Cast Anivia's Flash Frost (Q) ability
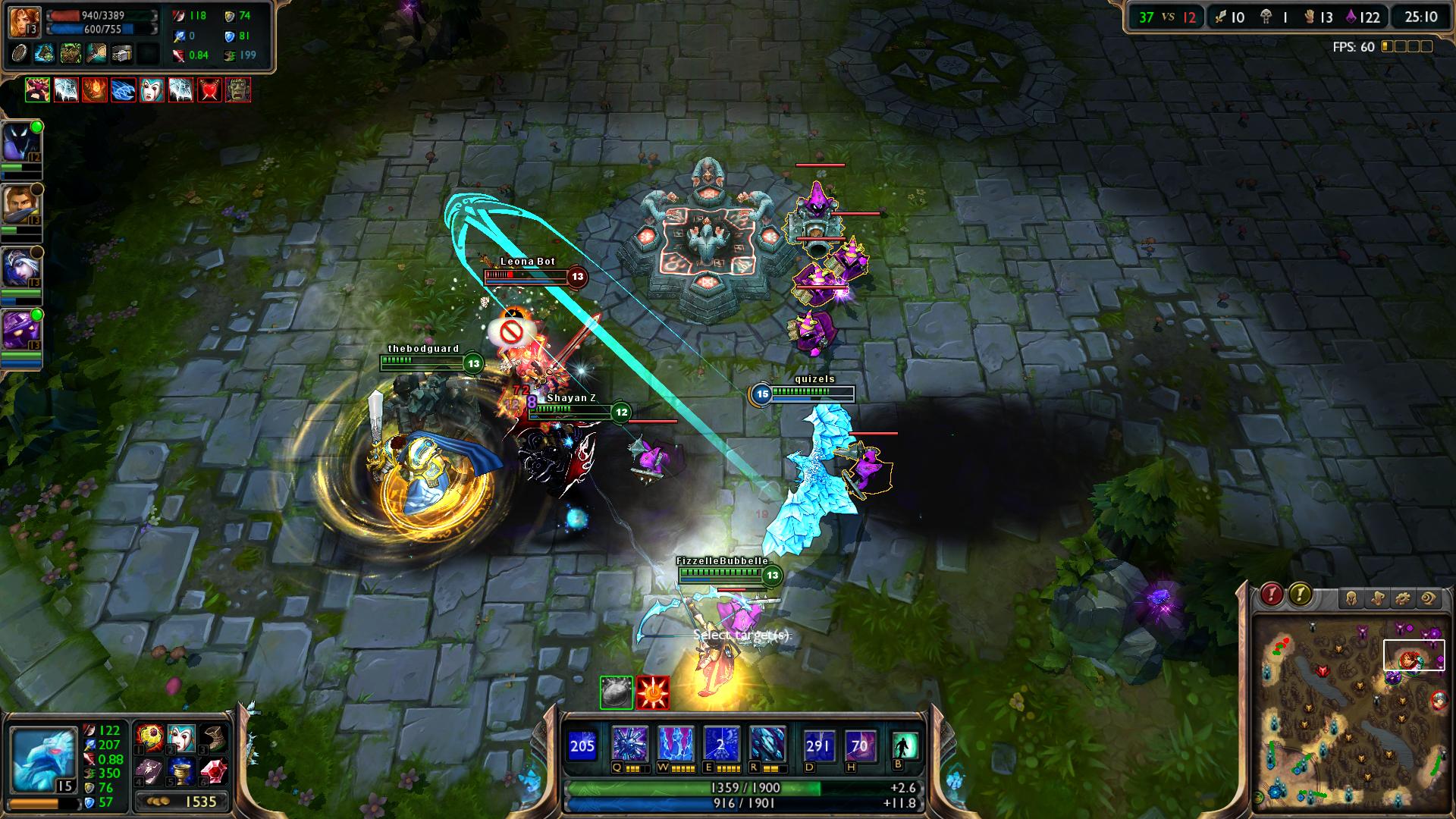This screenshot has height=819, width=1456. pyautogui.click(x=629, y=745)
